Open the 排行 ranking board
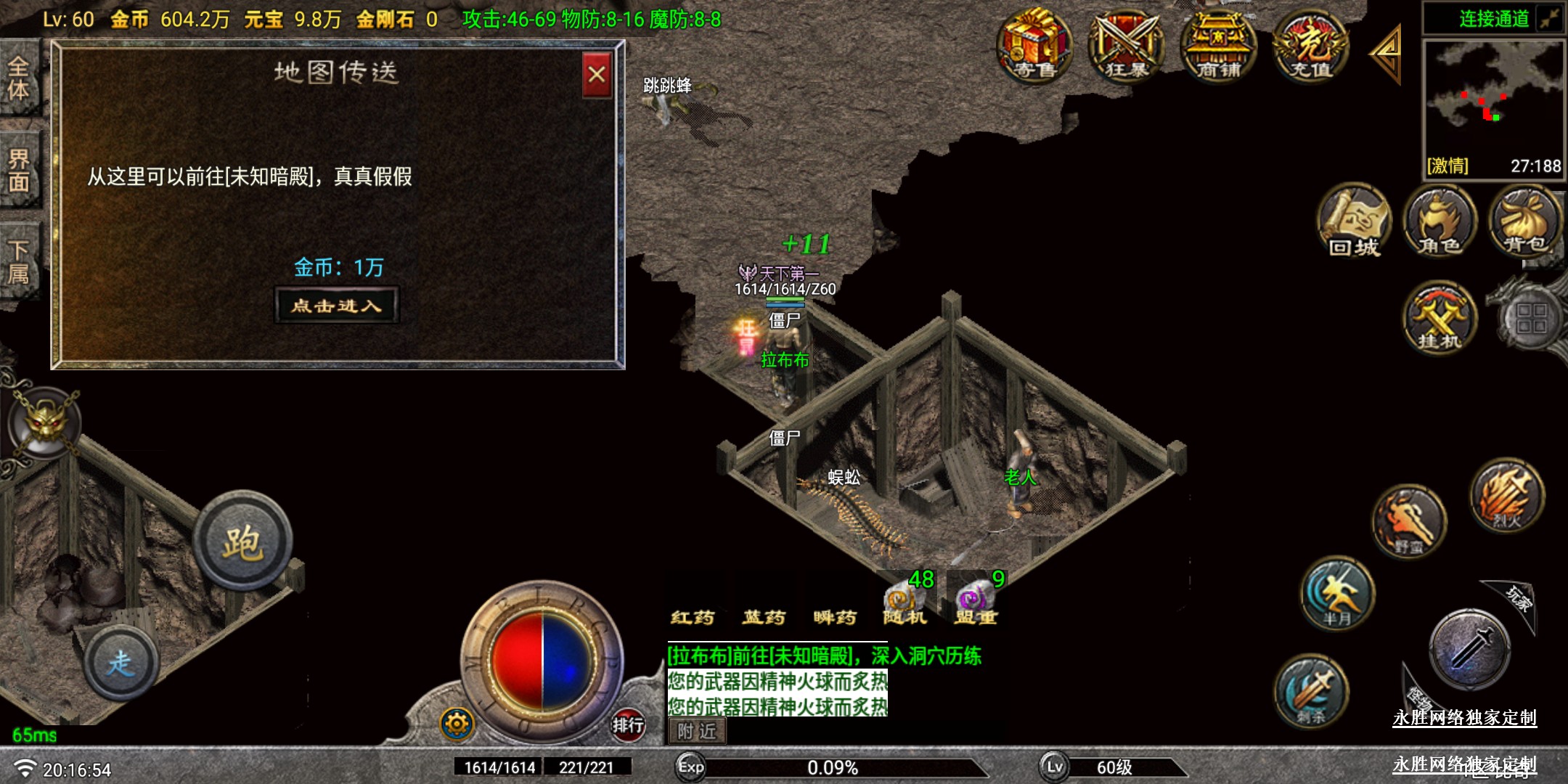Image resolution: width=1568 pixels, height=784 pixels. tap(627, 724)
